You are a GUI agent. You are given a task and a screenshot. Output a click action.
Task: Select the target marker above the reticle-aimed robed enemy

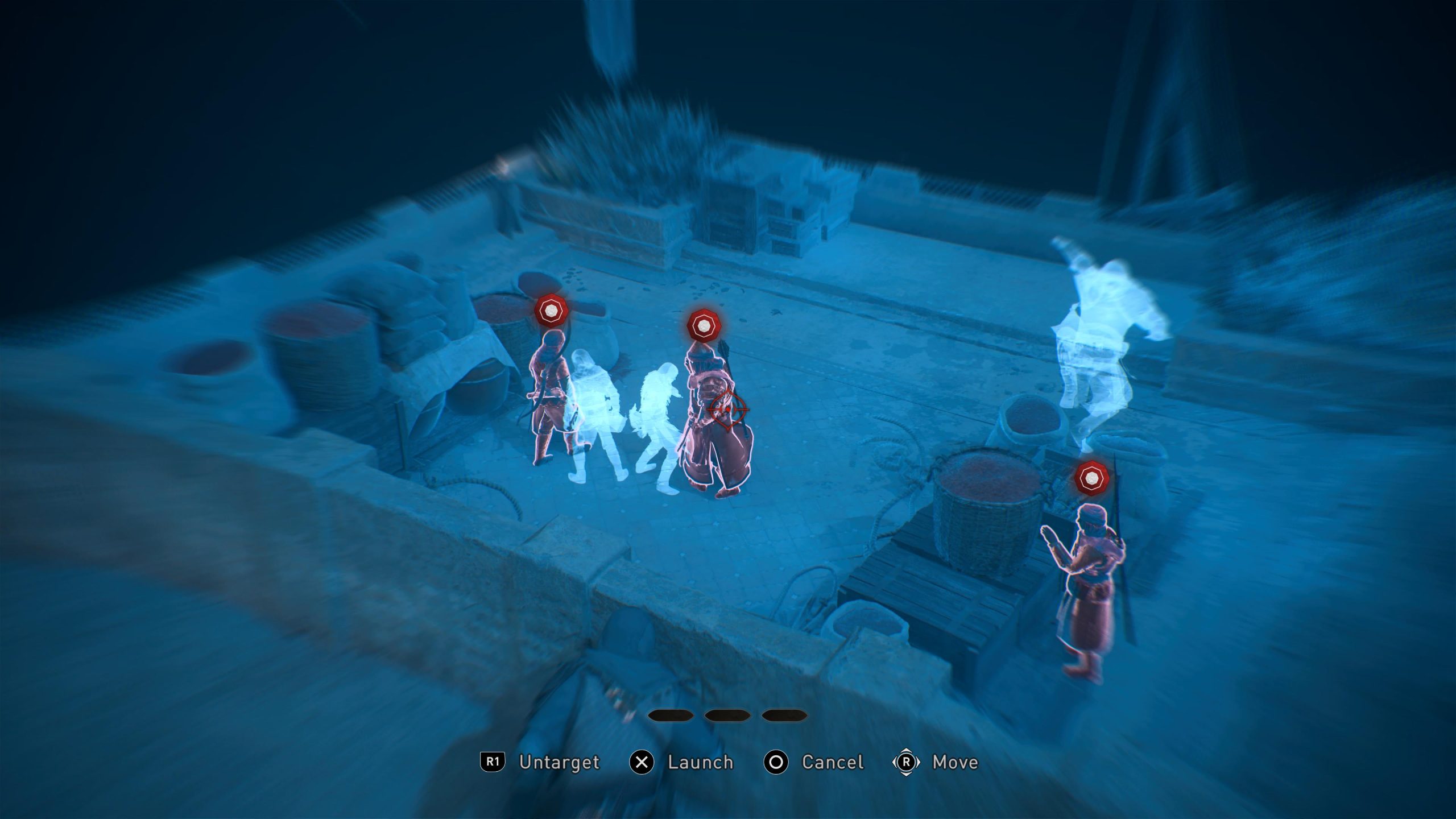(704, 326)
